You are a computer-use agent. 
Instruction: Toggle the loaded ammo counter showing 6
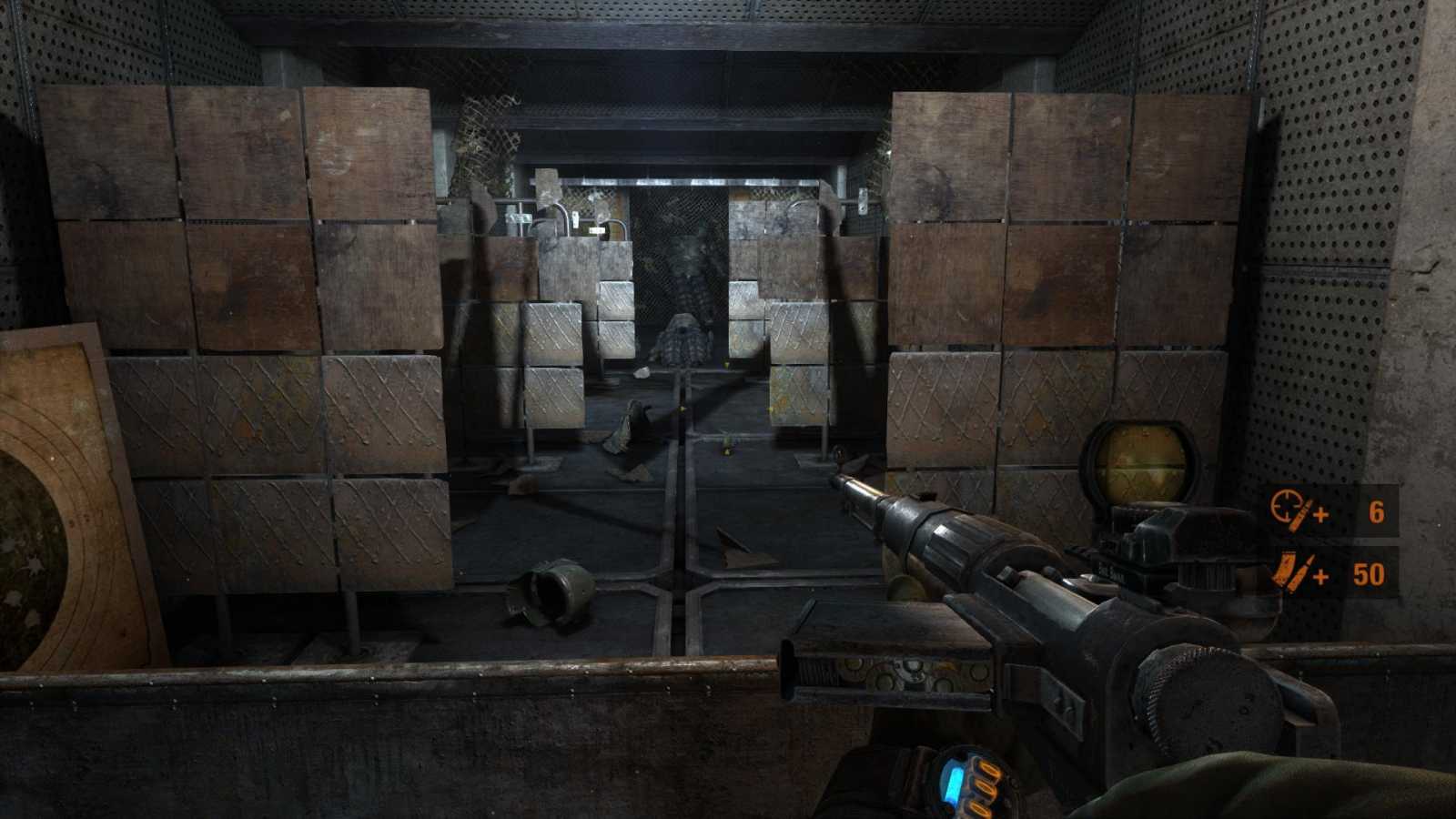click(1376, 511)
